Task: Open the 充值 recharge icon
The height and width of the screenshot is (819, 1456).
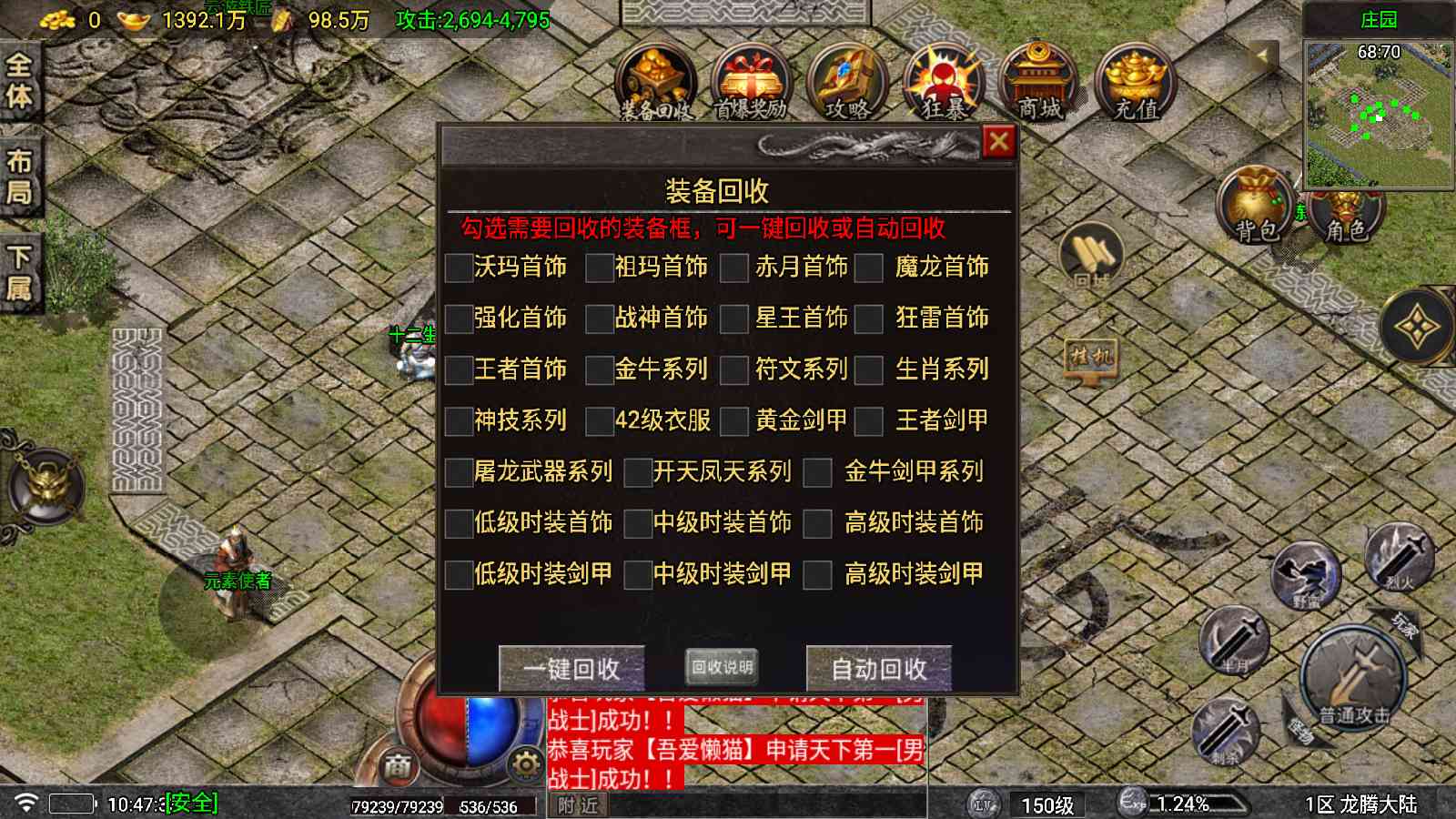Action: click(x=1136, y=82)
